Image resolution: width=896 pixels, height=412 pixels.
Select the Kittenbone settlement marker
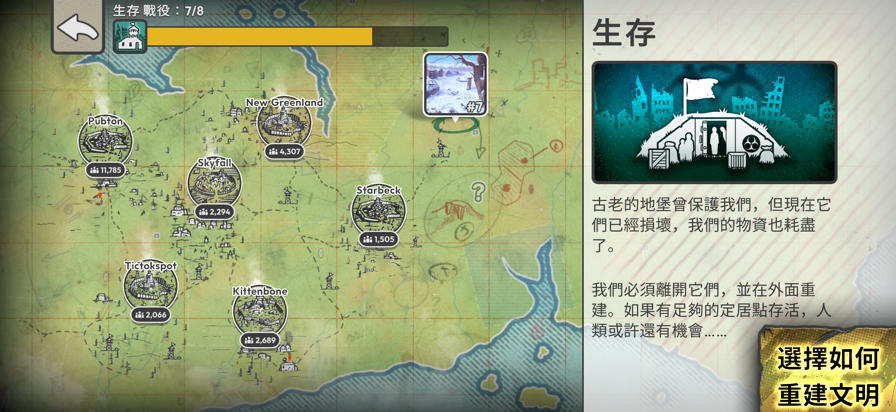(260, 312)
